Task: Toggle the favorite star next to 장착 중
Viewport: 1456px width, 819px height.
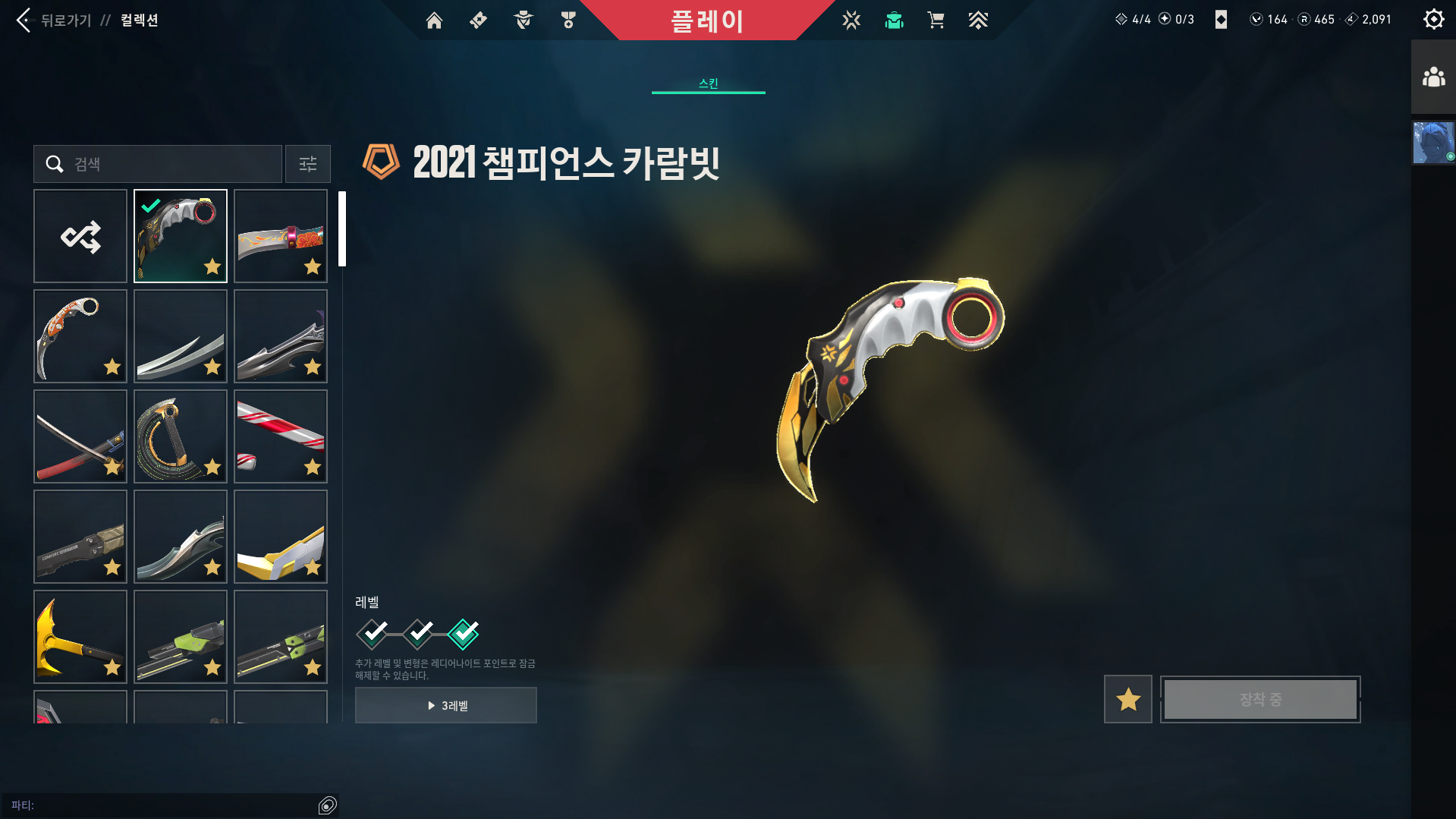Action: [1127, 699]
